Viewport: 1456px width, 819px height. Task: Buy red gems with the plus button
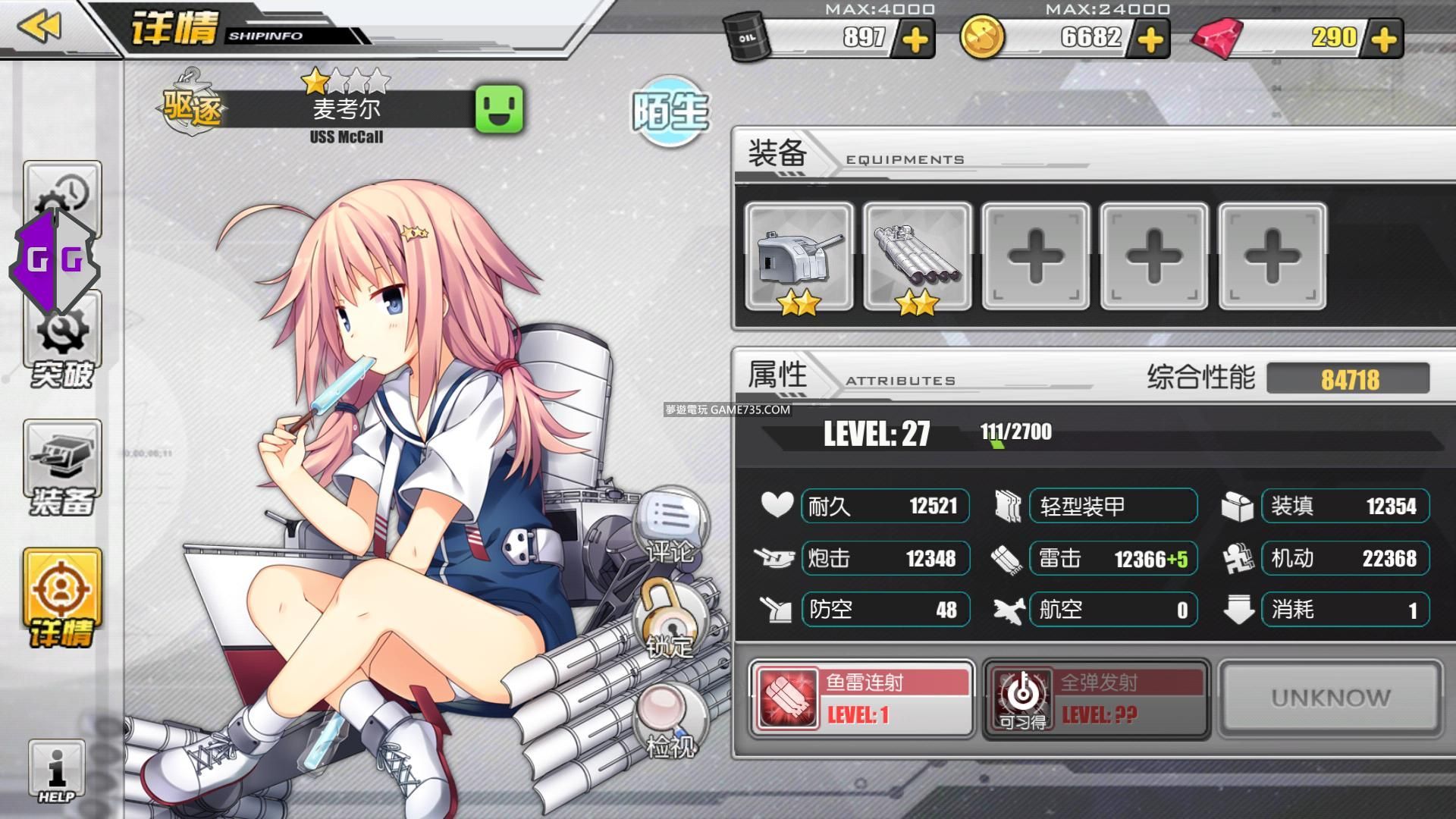(1384, 39)
